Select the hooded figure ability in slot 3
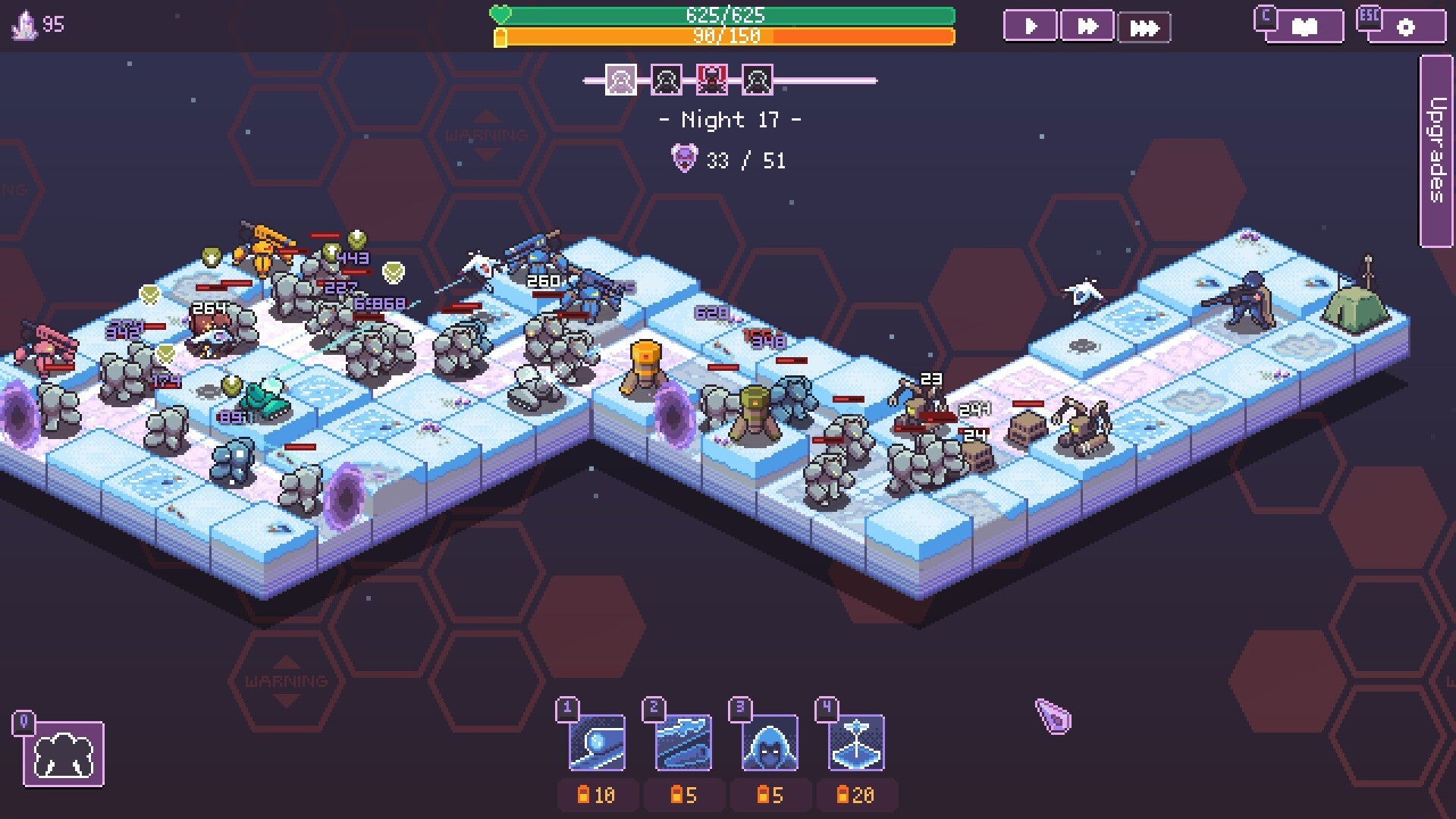 point(770,742)
